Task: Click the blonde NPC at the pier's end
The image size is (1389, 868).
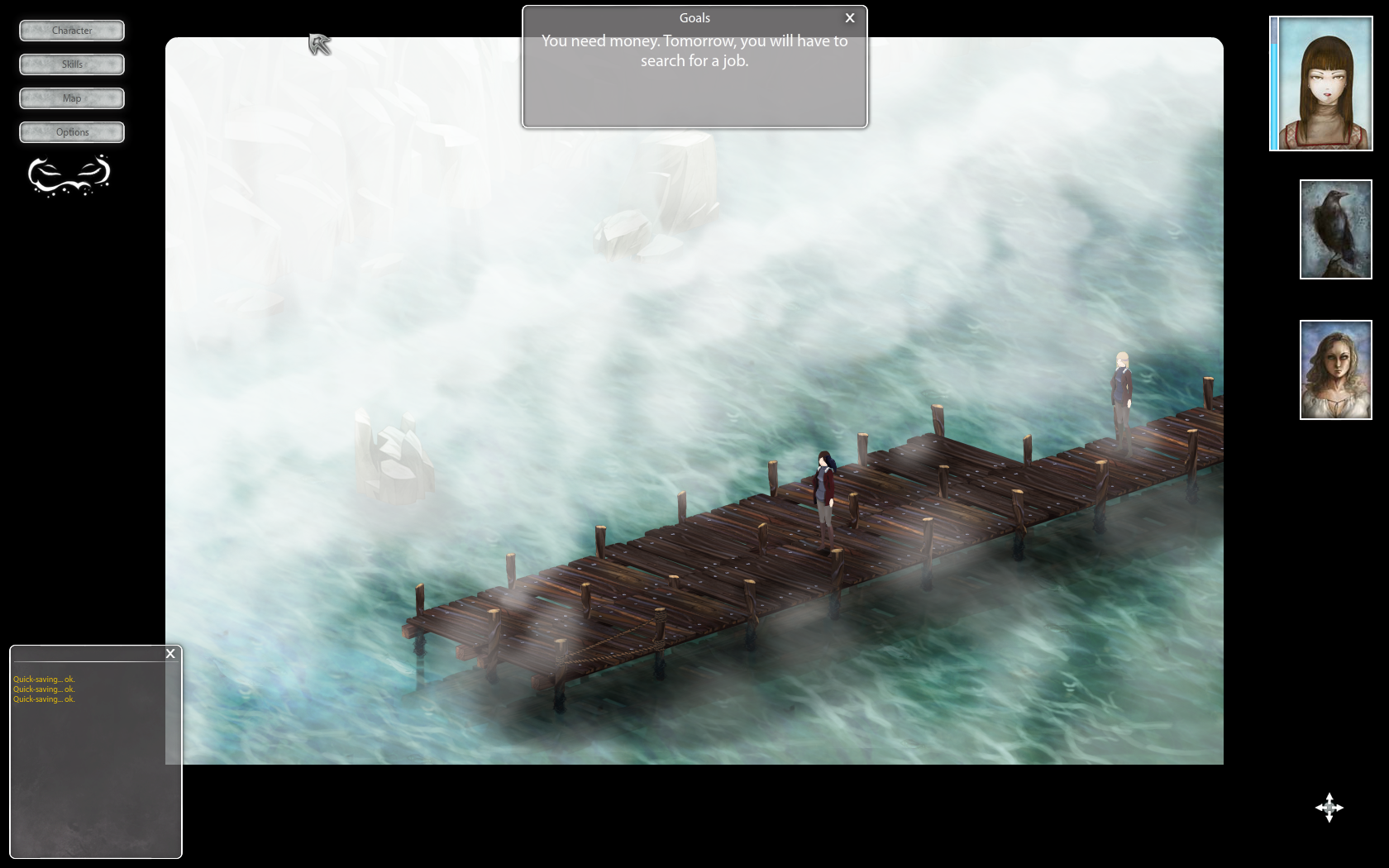Action: tap(1122, 389)
